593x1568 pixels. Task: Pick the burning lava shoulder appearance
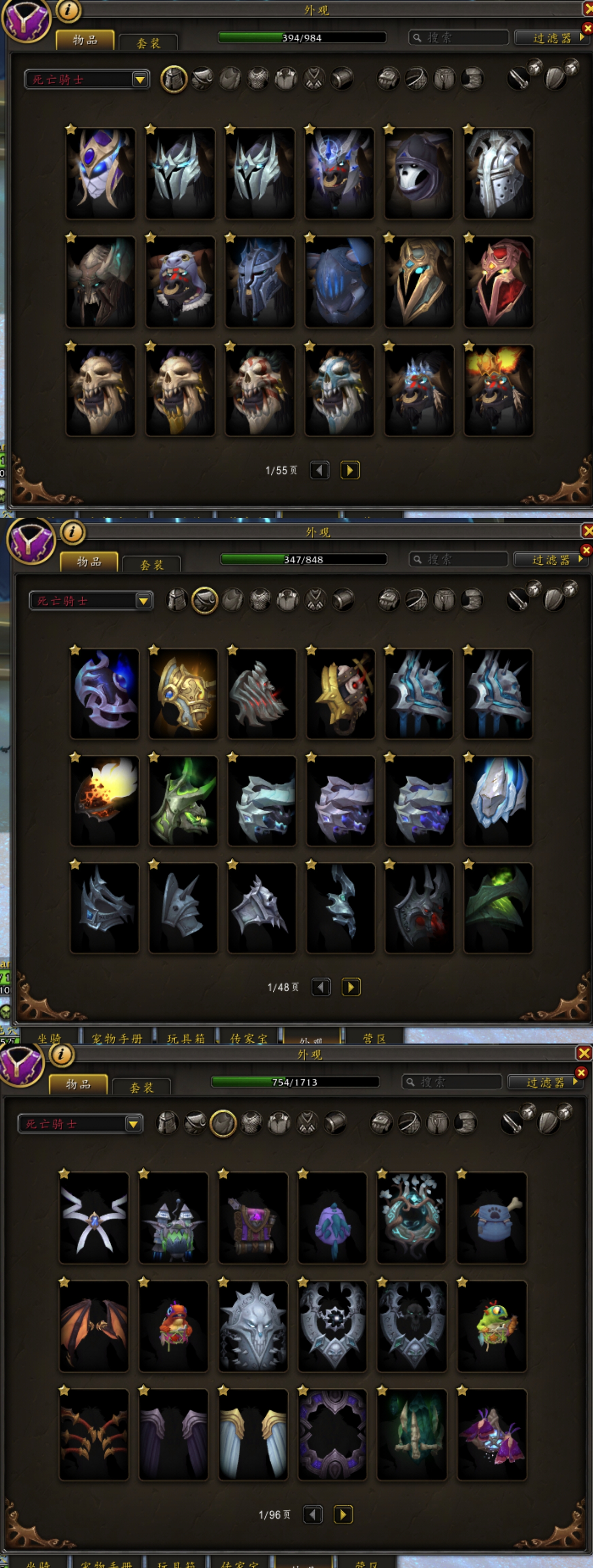(104, 800)
